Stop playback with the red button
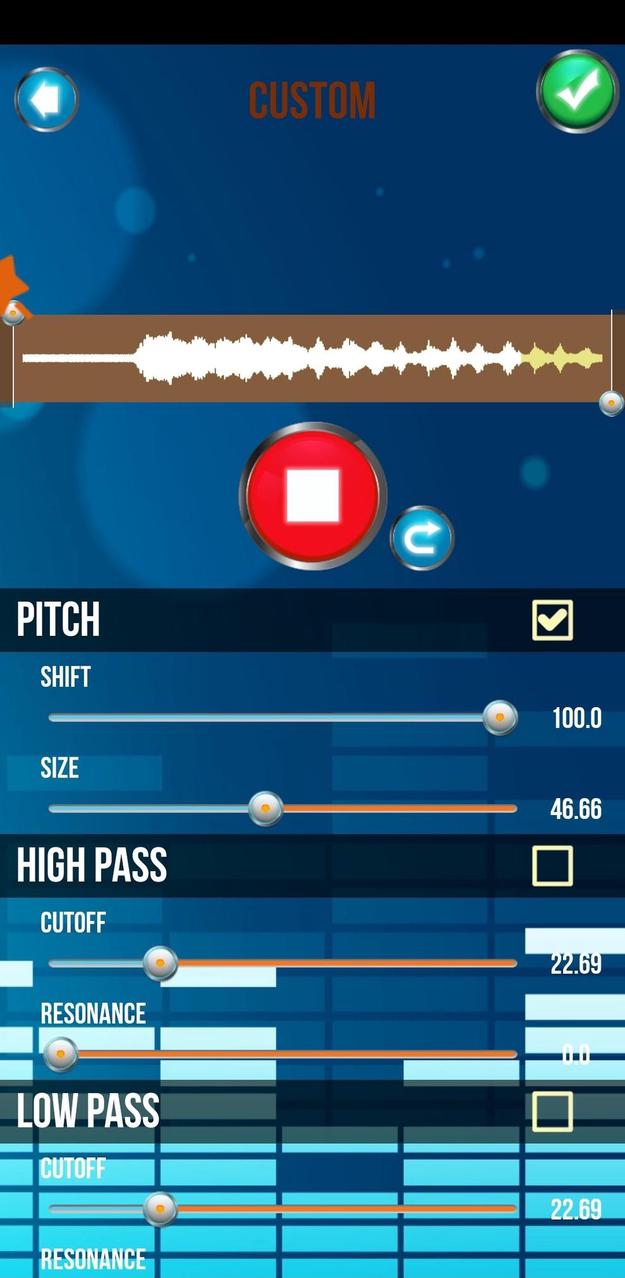 313,495
